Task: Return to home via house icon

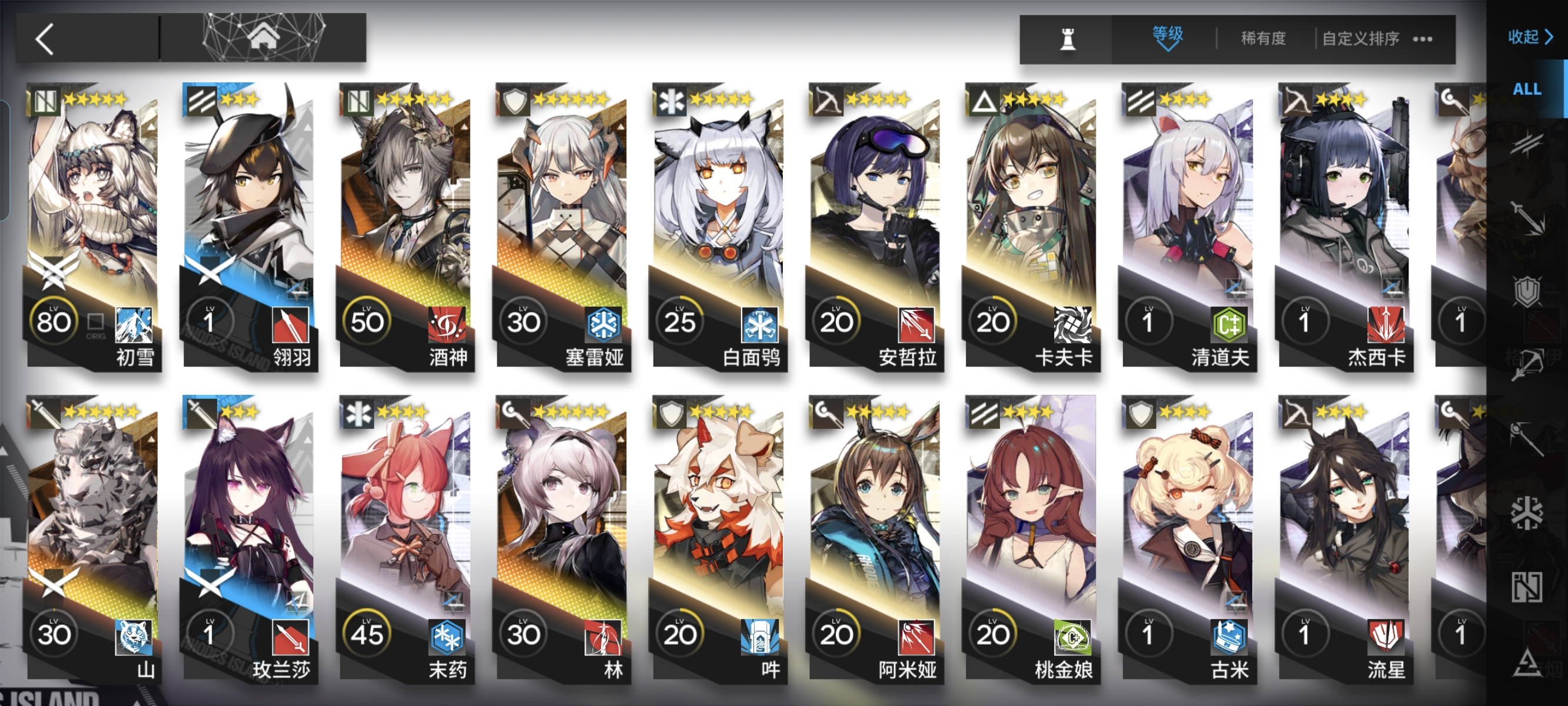Action: 263,36
